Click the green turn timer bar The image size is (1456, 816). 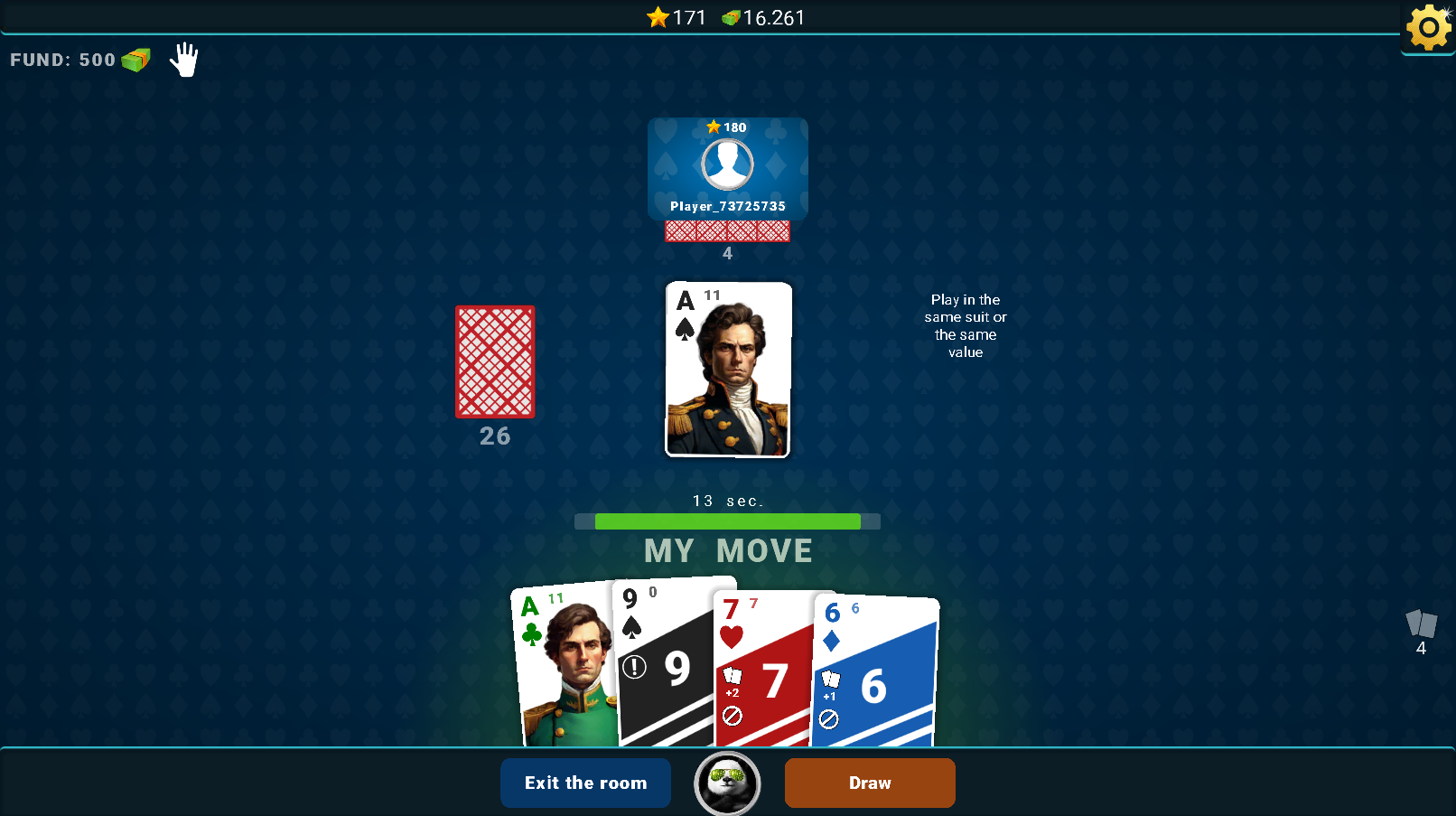click(x=727, y=521)
